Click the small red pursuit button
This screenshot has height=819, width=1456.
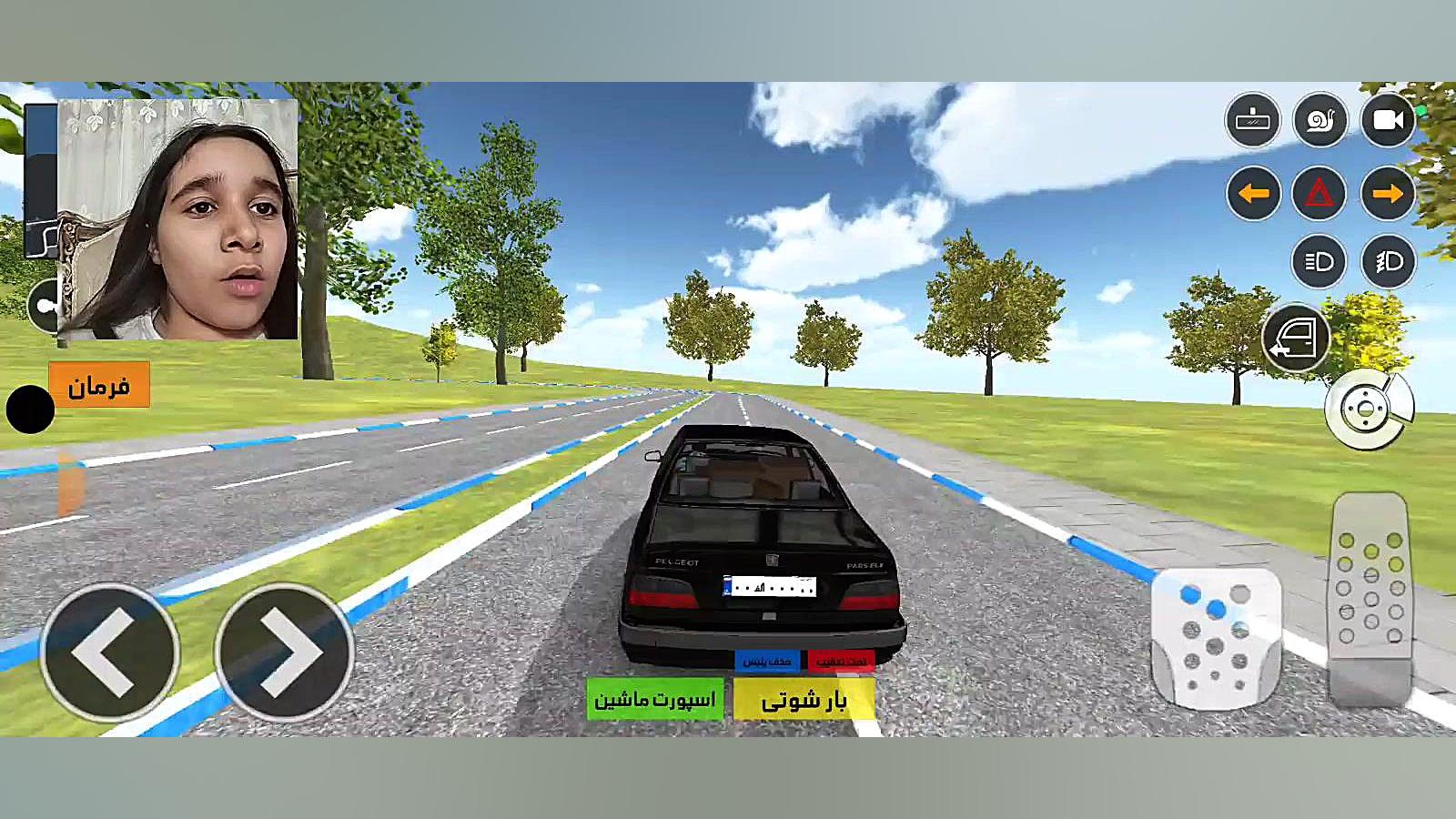coord(841,660)
